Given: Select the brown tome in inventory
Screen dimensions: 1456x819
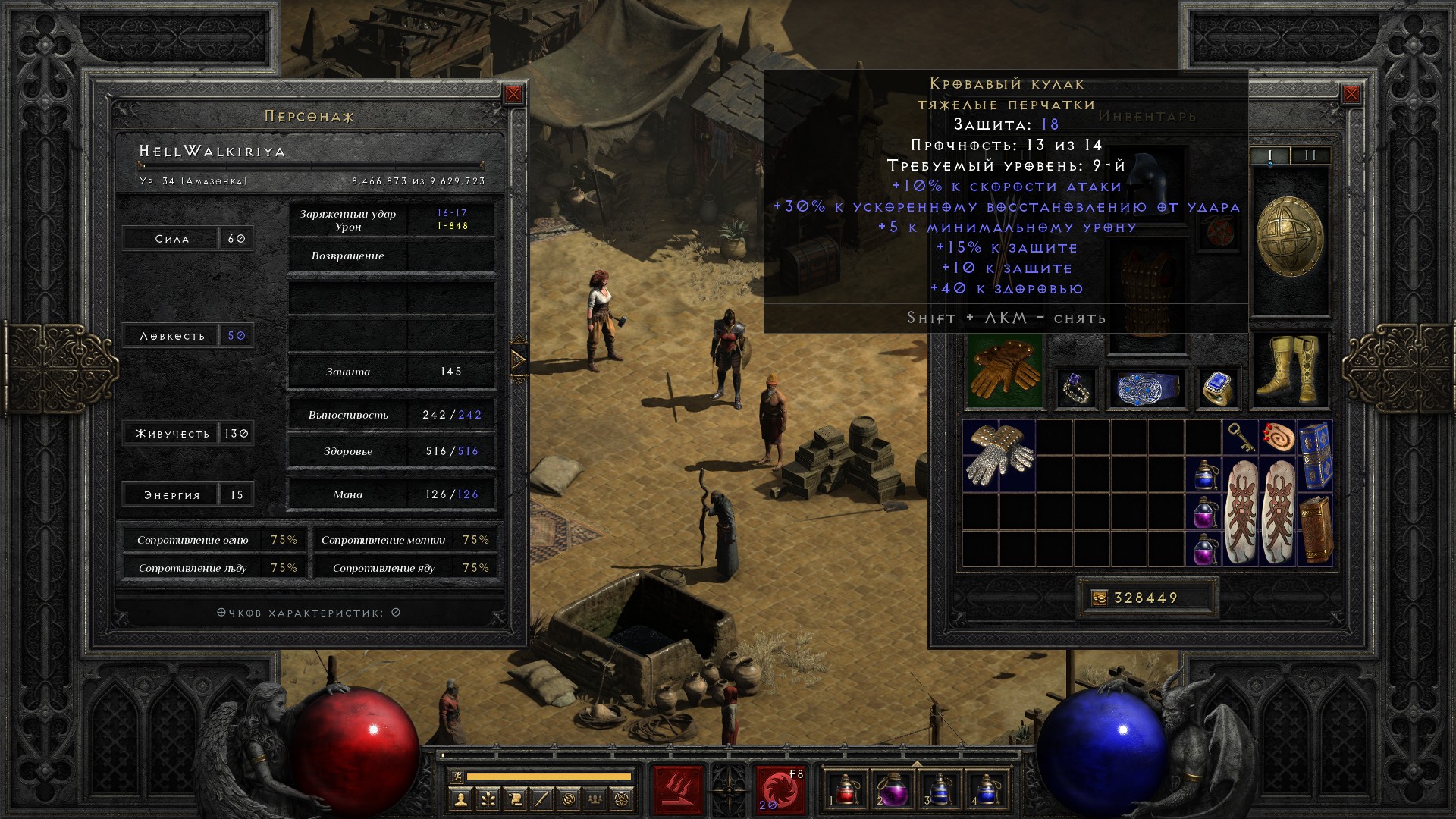Looking at the screenshot, I should click(1315, 529).
